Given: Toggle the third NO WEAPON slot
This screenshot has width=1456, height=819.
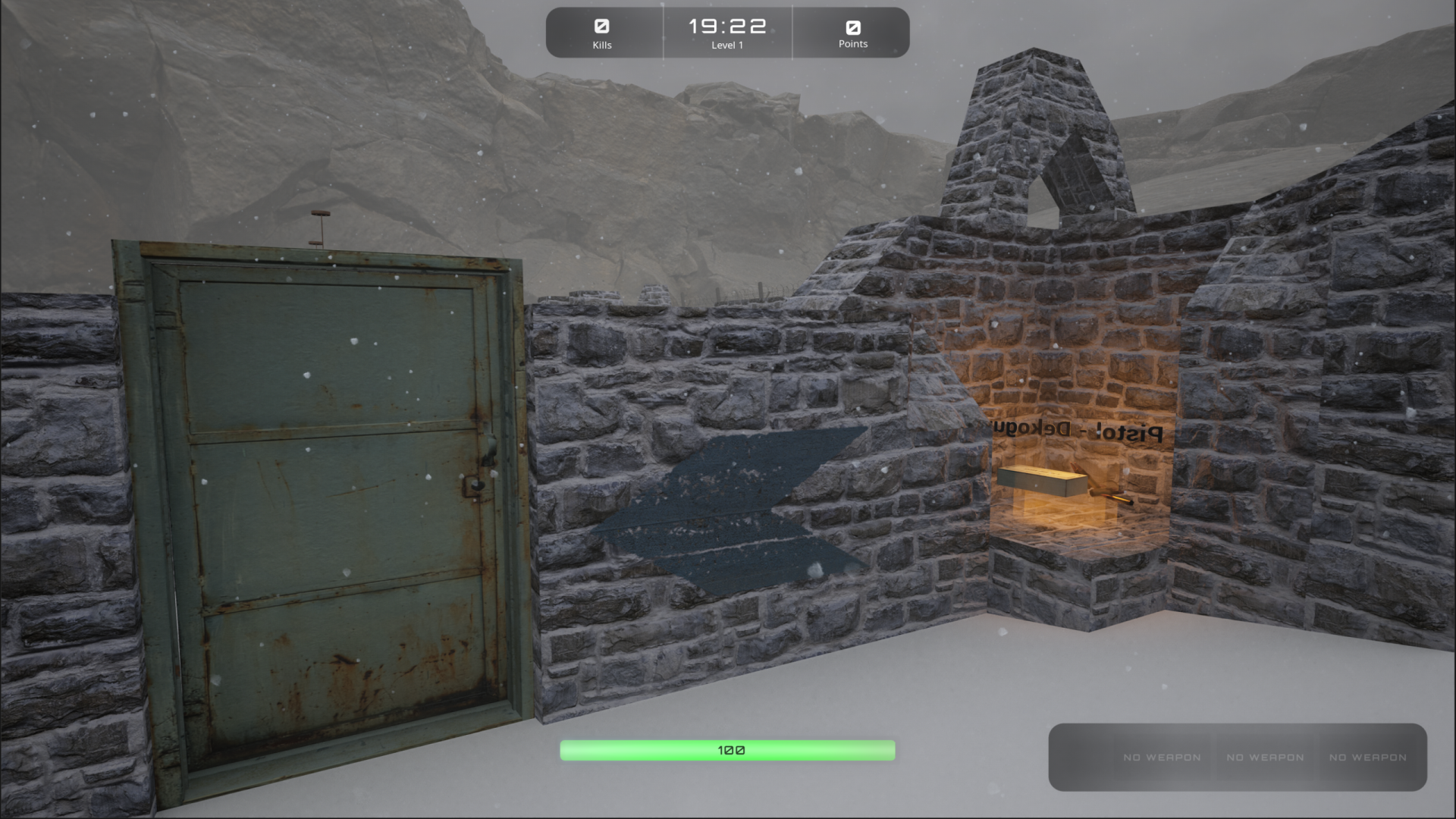Looking at the screenshot, I should coord(1367,758).
